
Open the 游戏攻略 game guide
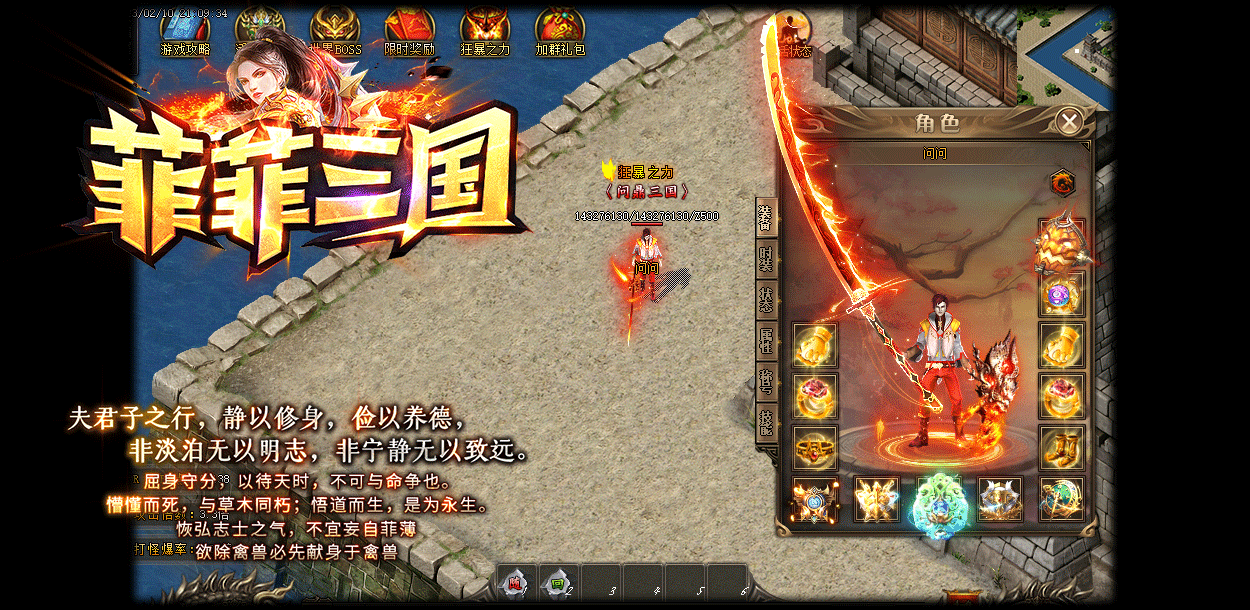click(x=185, y=32)
